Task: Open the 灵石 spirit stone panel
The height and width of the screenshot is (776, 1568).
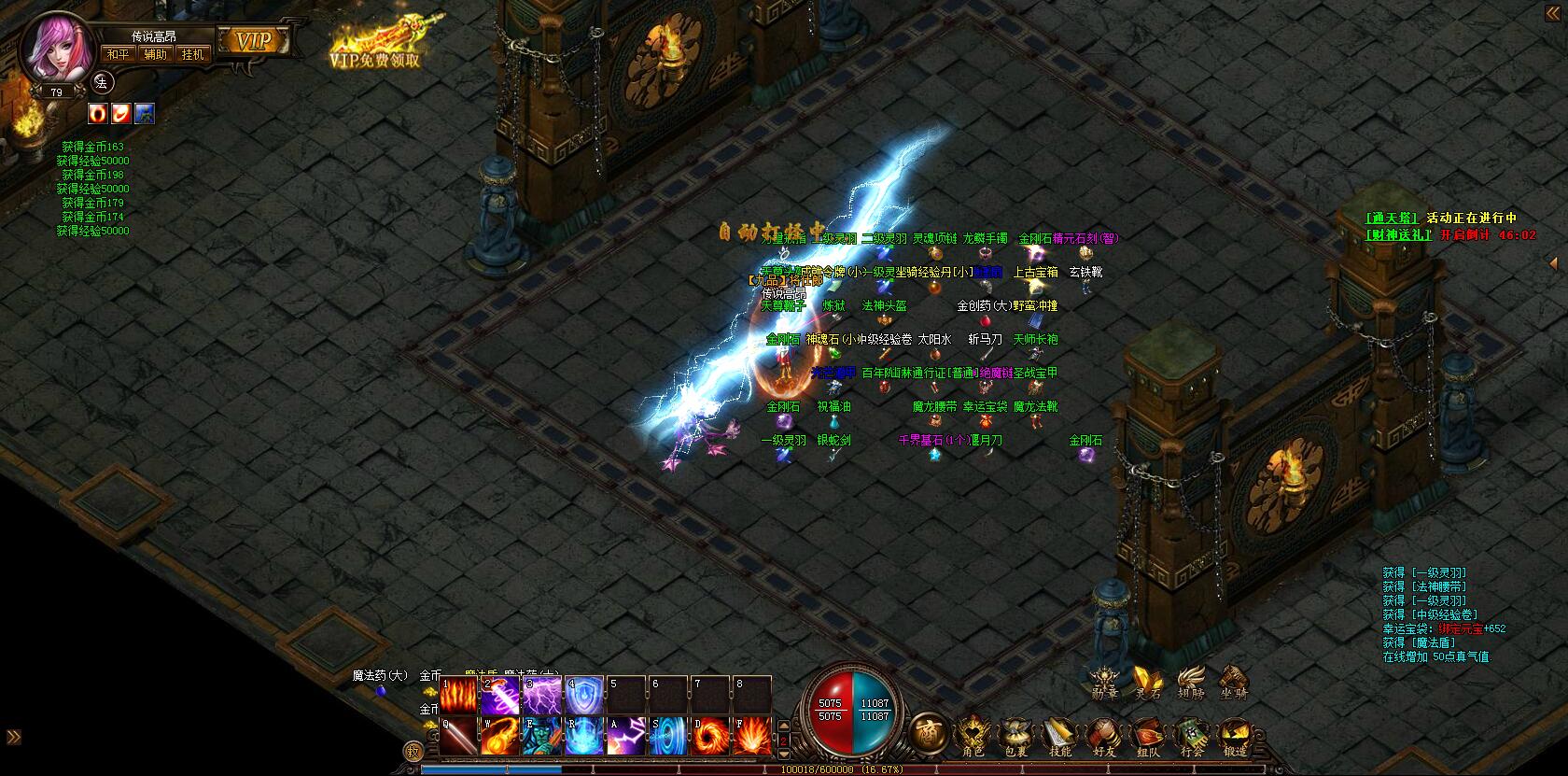Action: pyautogui.click(x=1147, y=682)
